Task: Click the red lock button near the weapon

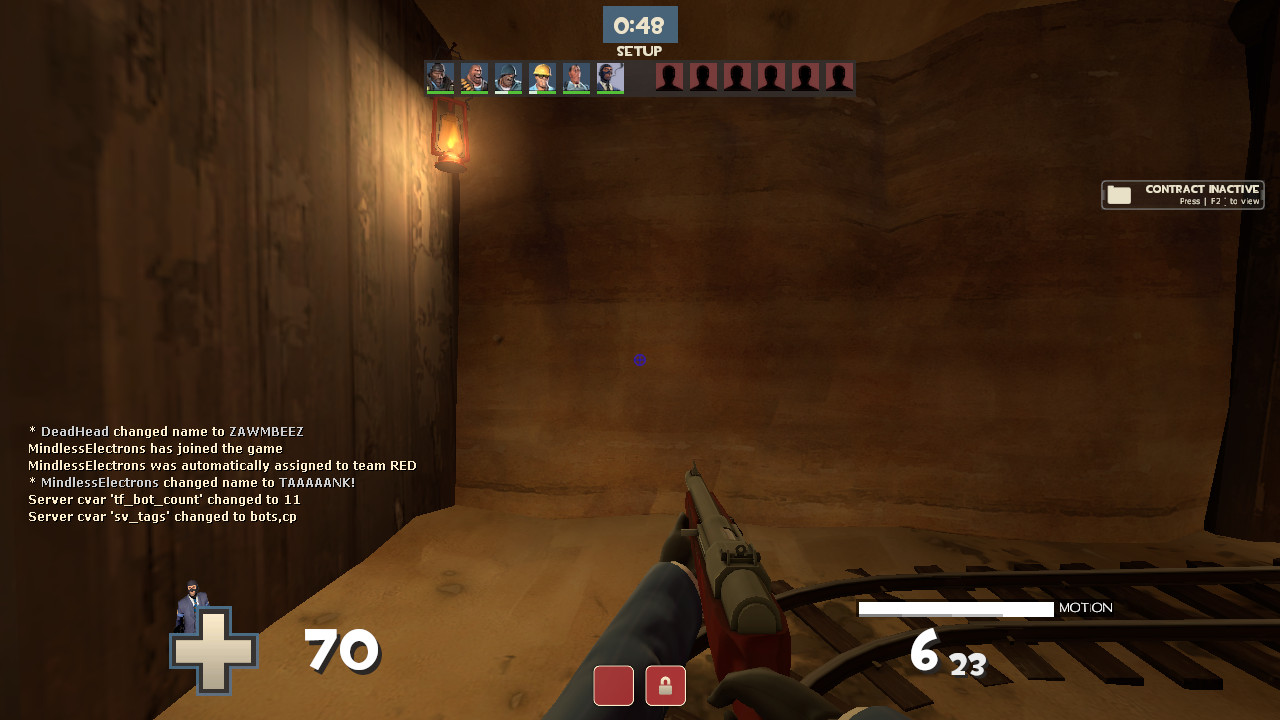Action: (x=664, y=686)
